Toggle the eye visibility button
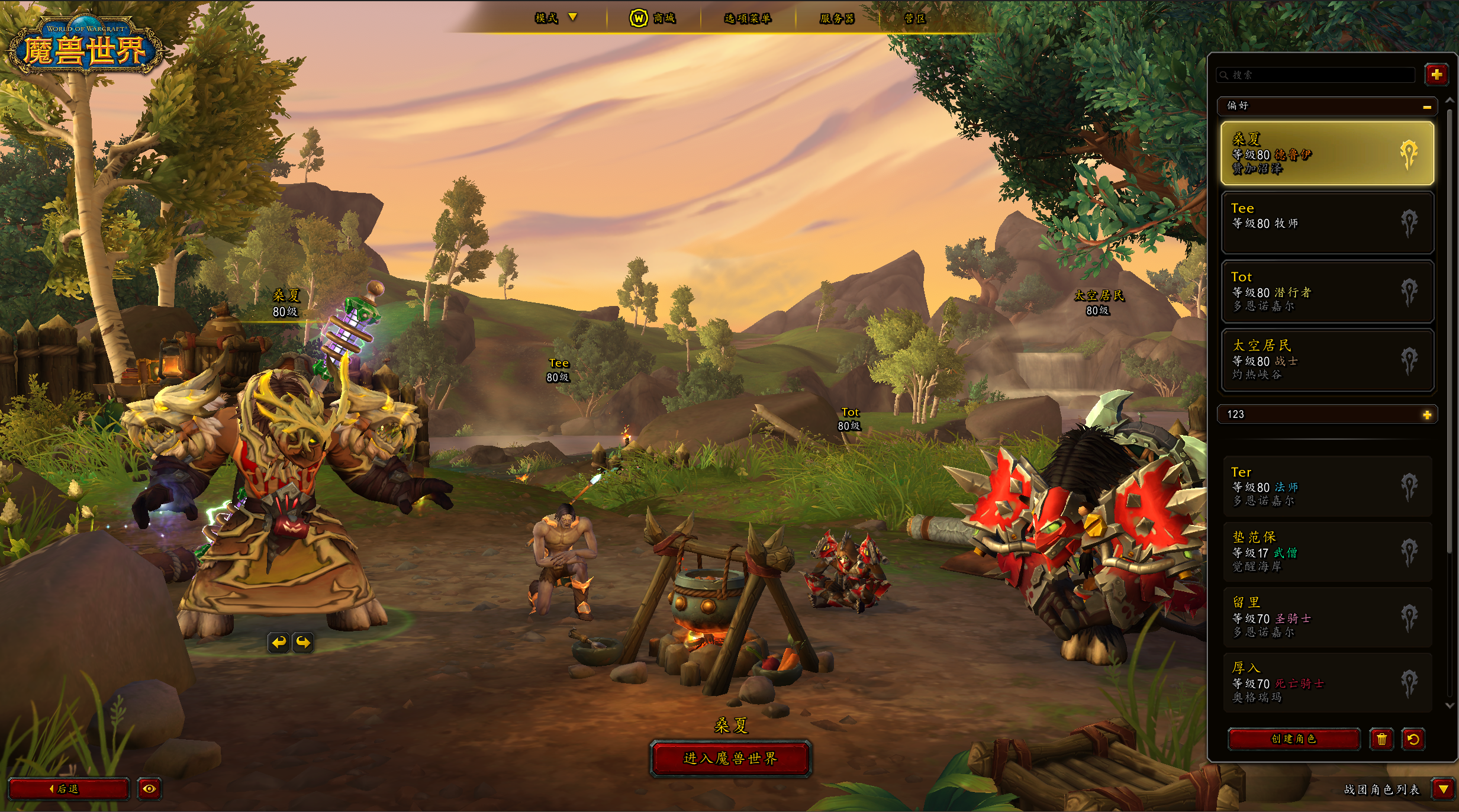This screenshot has height=812, width=1459. click(149, 789)
